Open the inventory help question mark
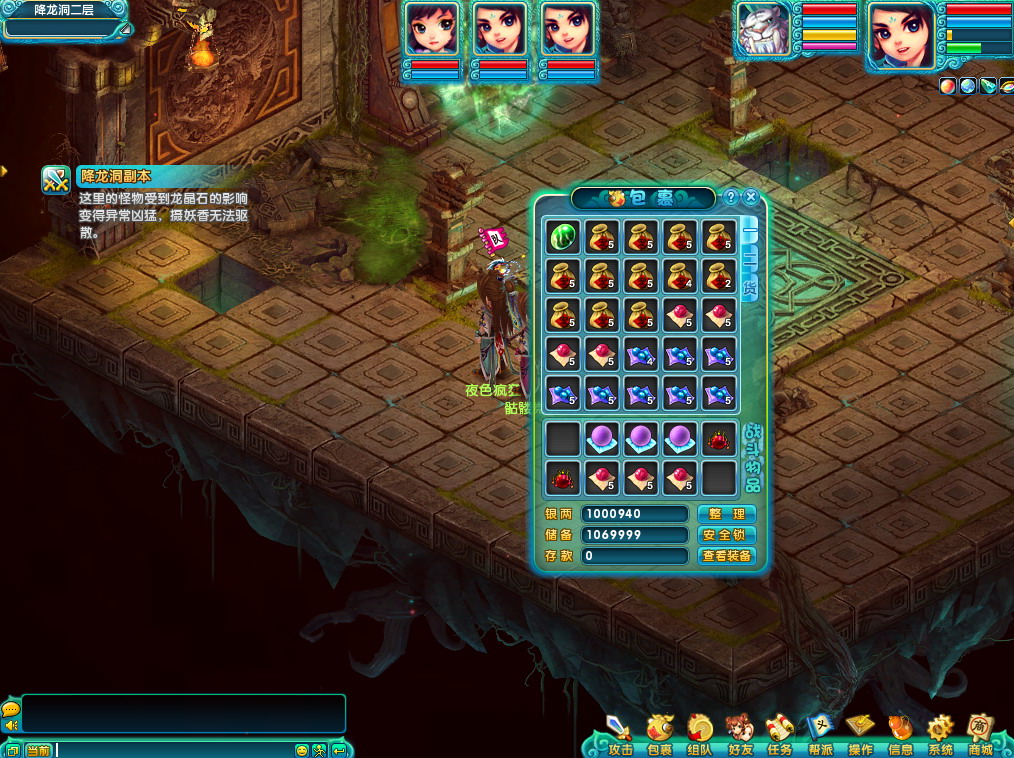1014x758 pixels. coord(731,197)
